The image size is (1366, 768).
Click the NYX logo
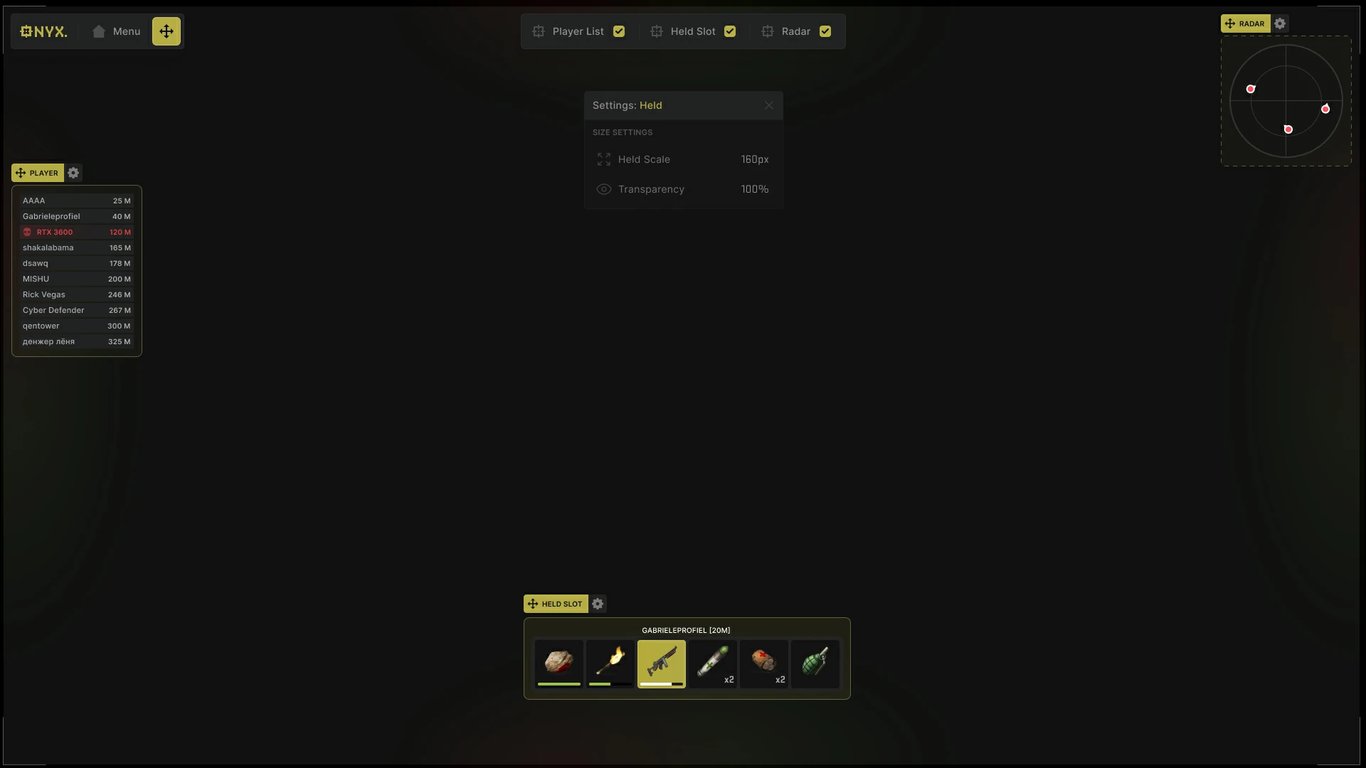pyautogui.click(x=44, y=30)
